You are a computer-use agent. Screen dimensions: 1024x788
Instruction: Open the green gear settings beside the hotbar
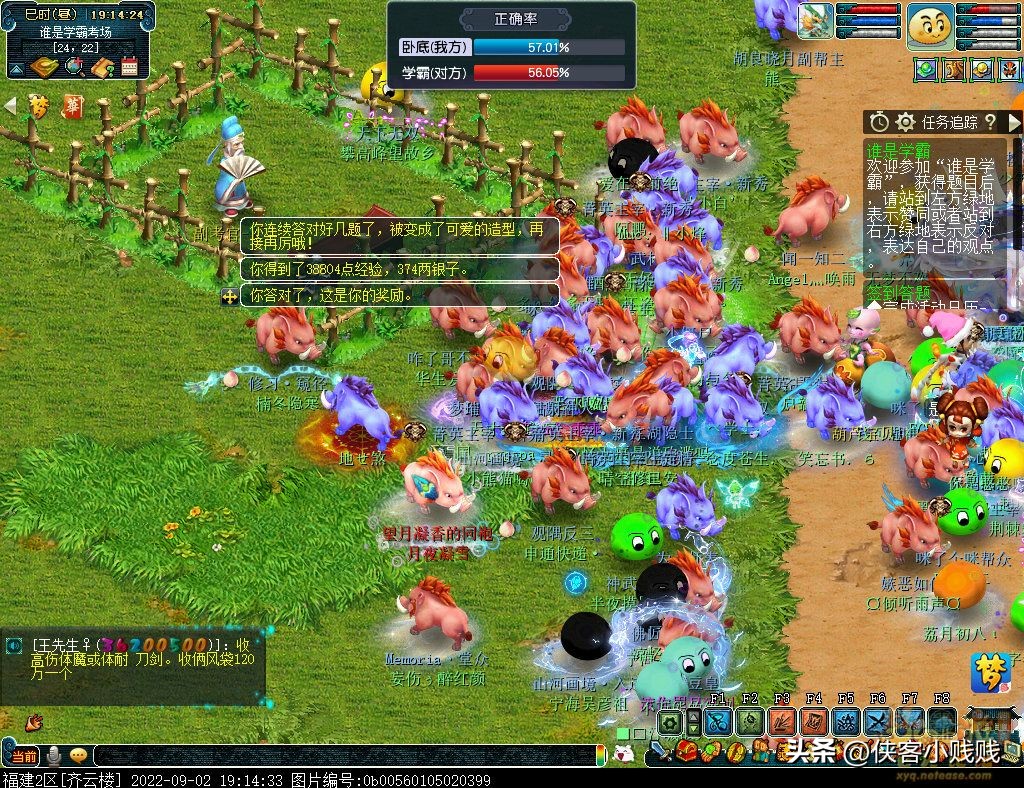[x=670, y=723]
